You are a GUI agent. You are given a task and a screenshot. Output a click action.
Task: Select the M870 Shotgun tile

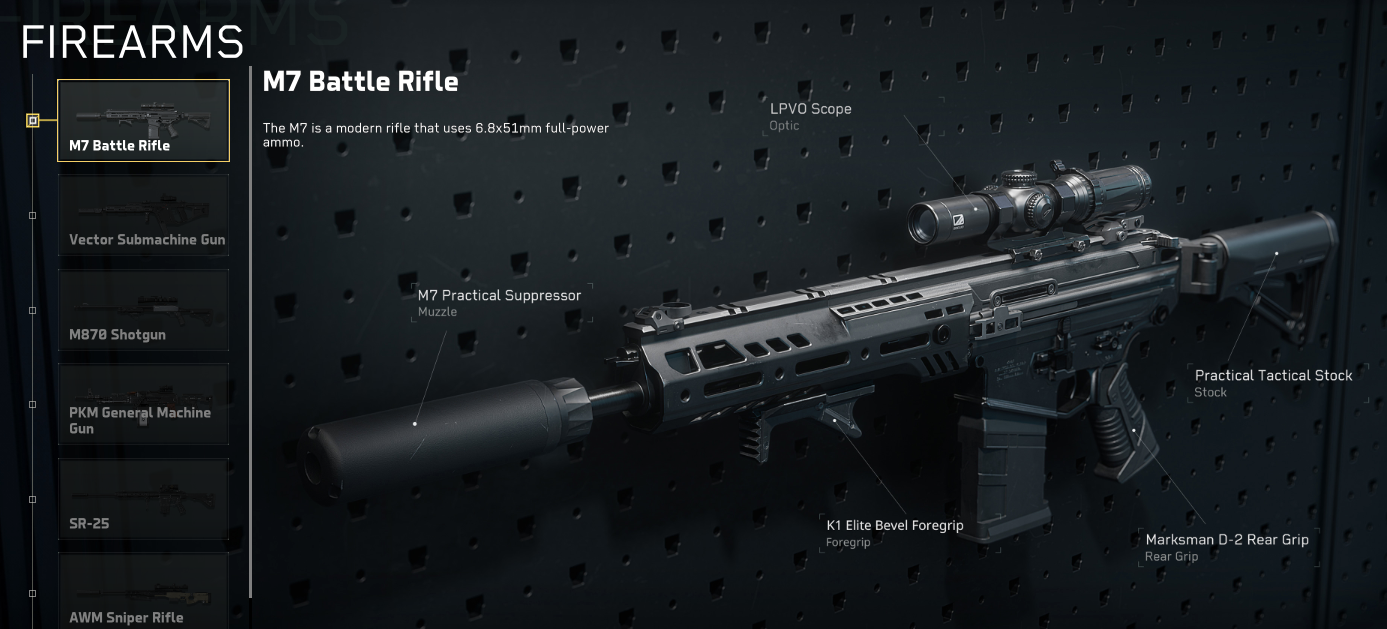[x=143, y=310]
